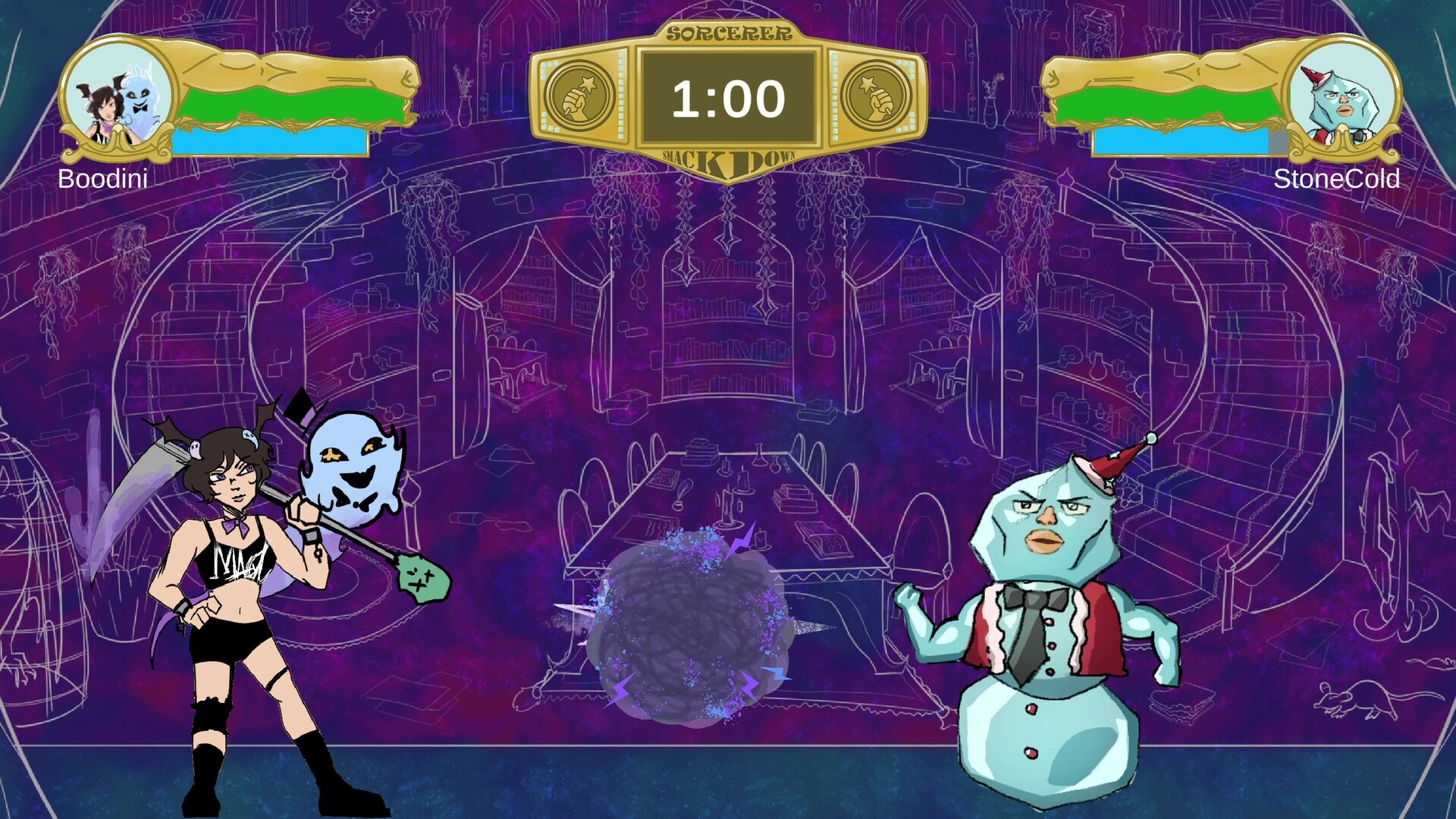Select the left fist-and-wand medallion on the belt
The height and width of the screenshot is (819, 1456).
[x=580, y=96]
